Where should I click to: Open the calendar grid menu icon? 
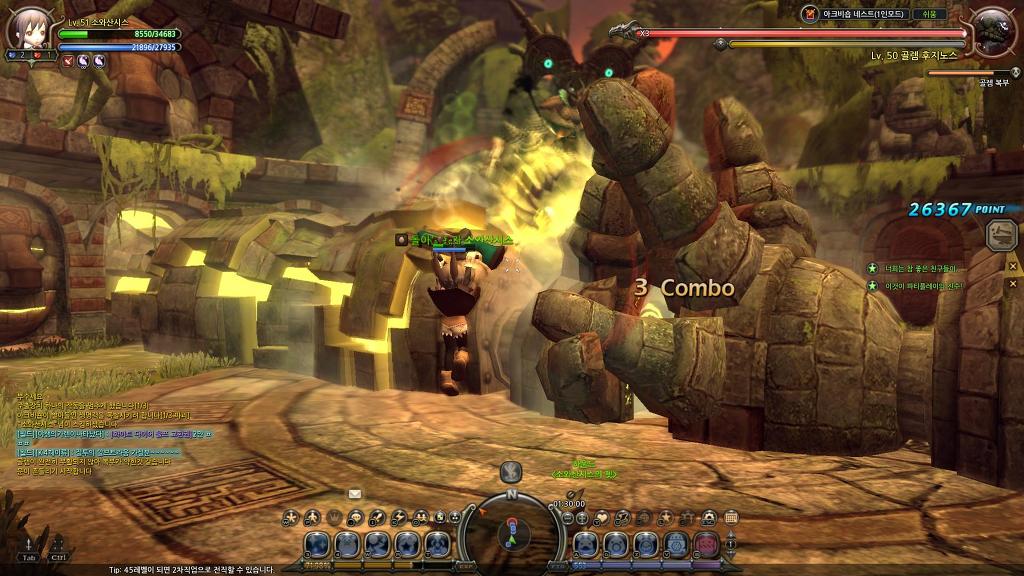[x=731, y=517]
